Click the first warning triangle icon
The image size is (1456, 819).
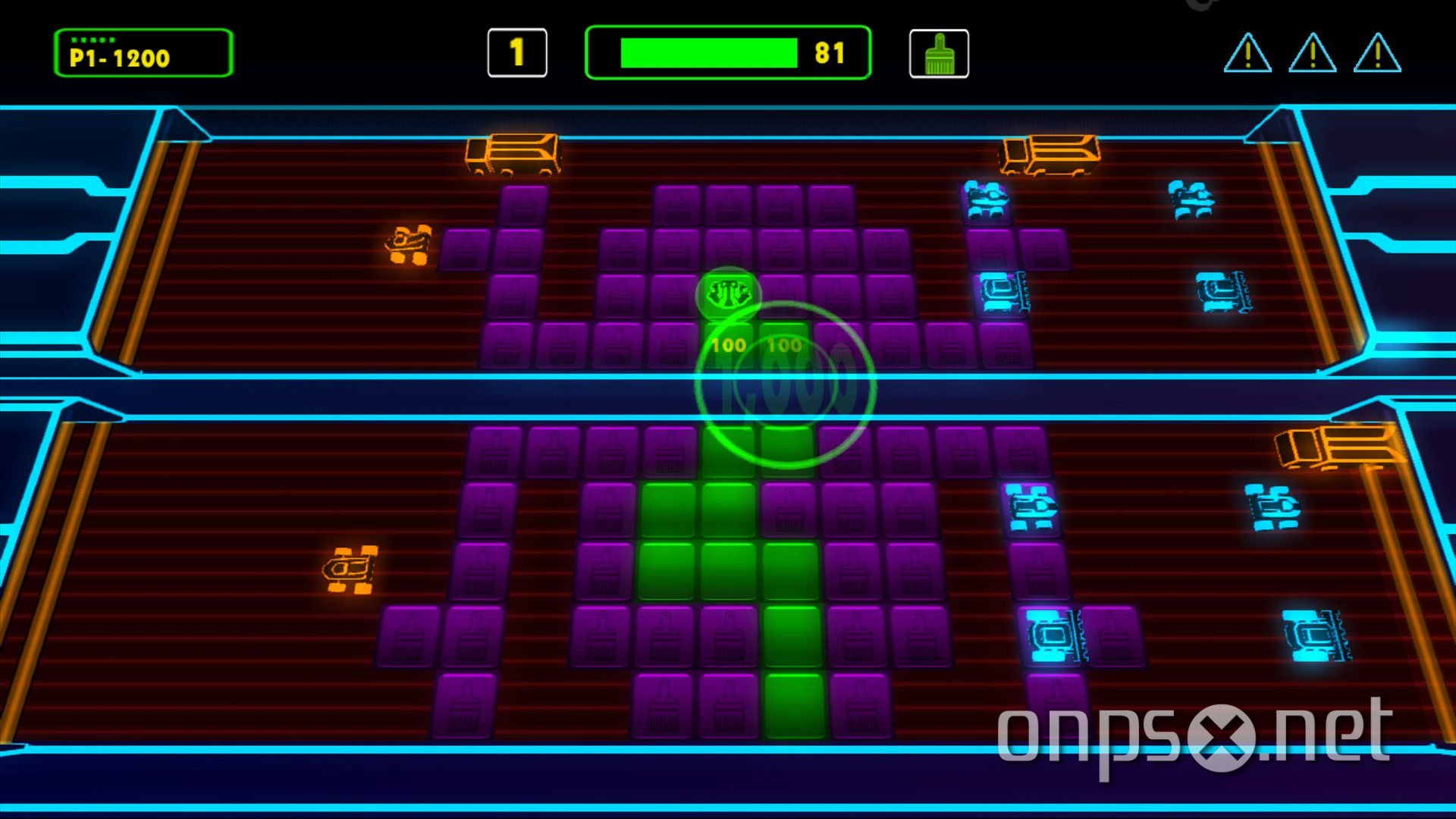tap(1247, 55)
